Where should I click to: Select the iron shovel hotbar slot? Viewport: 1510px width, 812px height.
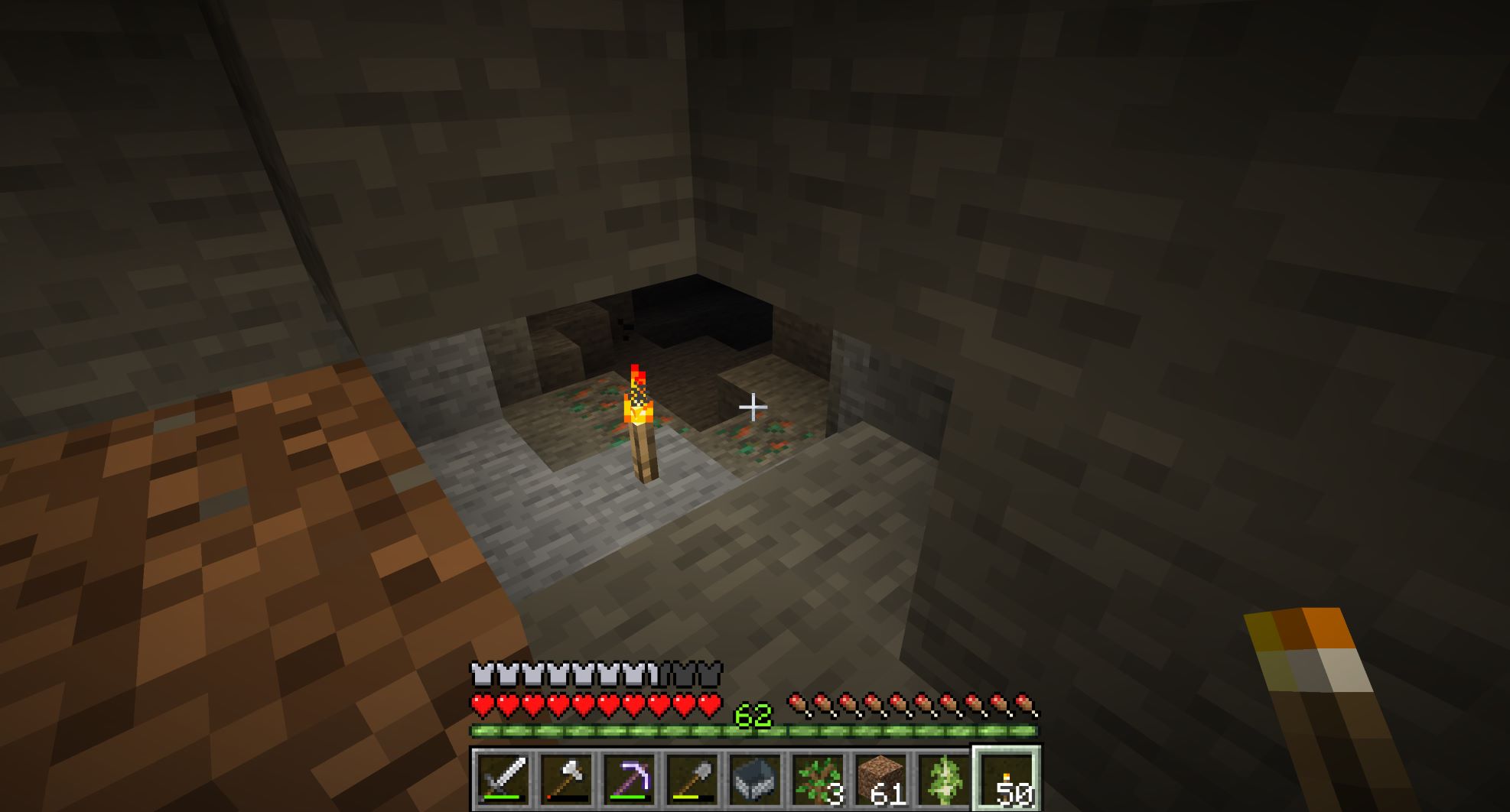coord(692,779)
